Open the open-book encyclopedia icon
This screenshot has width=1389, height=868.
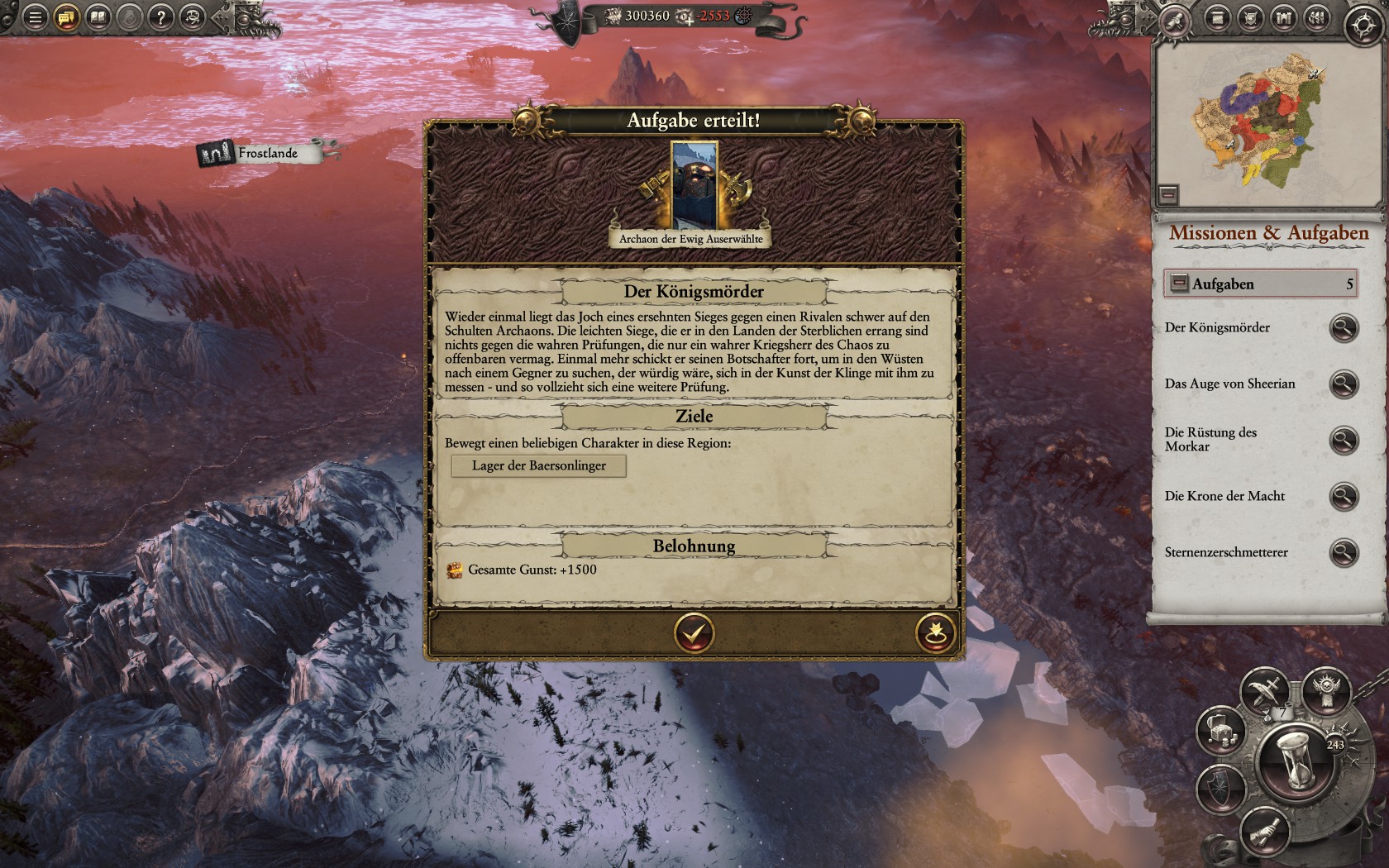click(98, 17)
